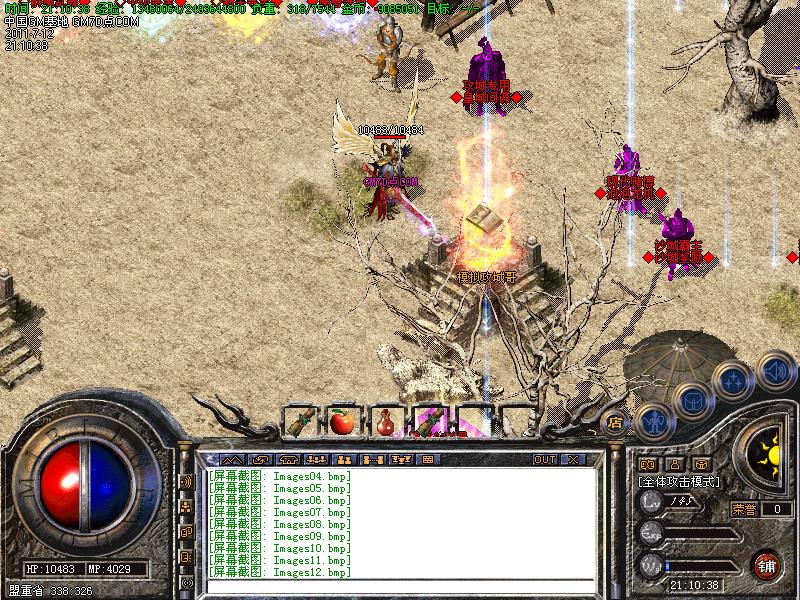This screenshot has height=600, width=800.
Task: Toggle the sound-wave chat channel button
Action: (x=186, y=481)
